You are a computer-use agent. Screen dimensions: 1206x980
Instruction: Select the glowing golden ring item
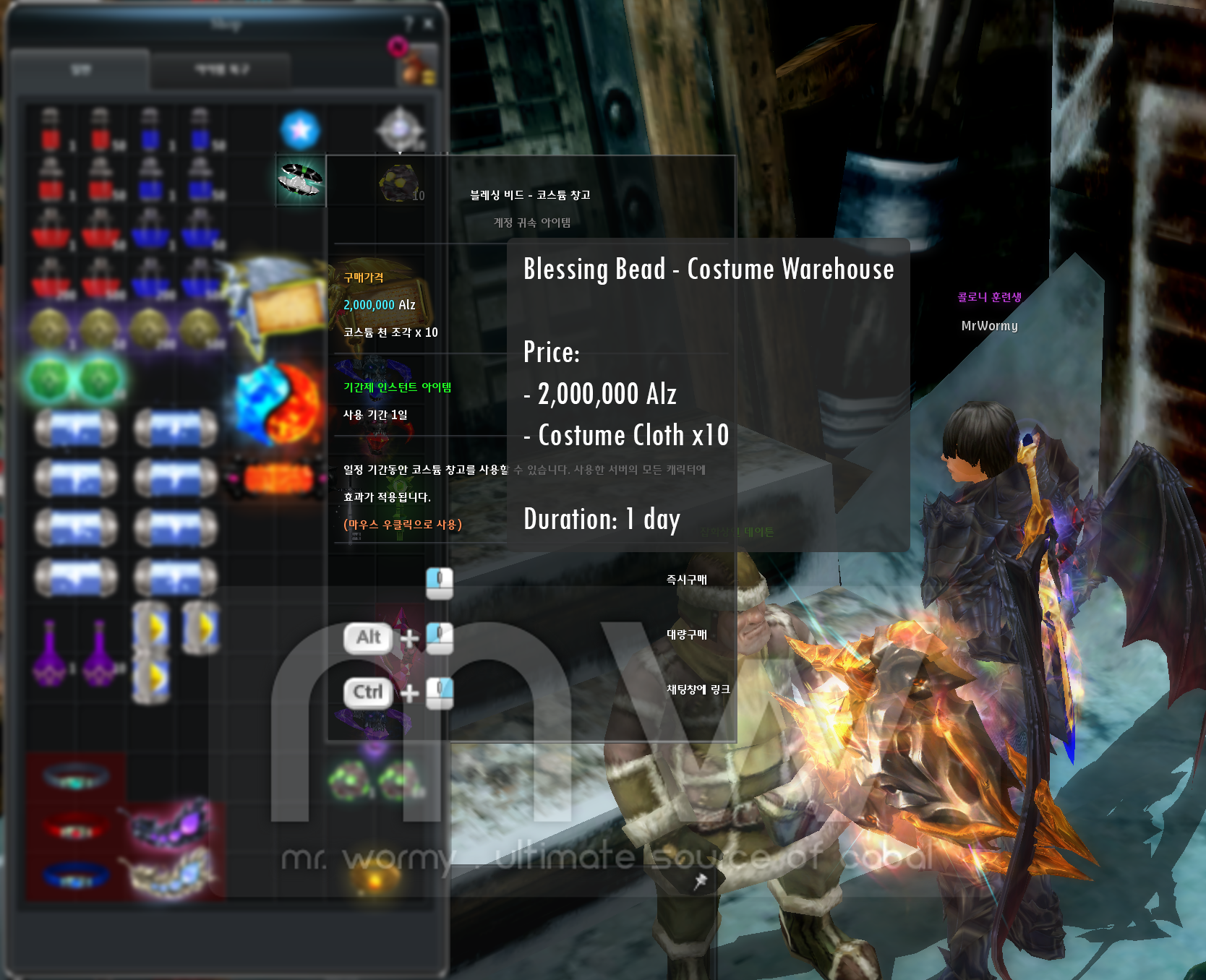375,878
